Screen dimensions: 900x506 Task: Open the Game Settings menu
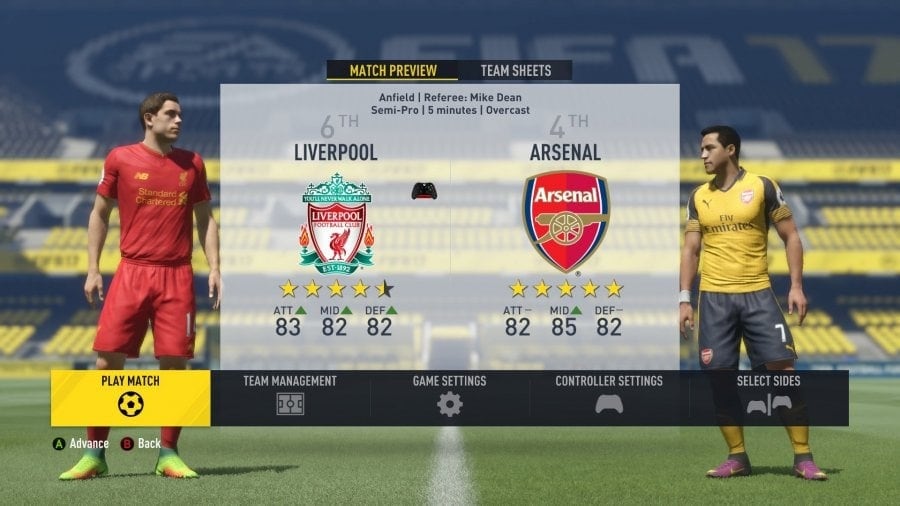point(450,397)
